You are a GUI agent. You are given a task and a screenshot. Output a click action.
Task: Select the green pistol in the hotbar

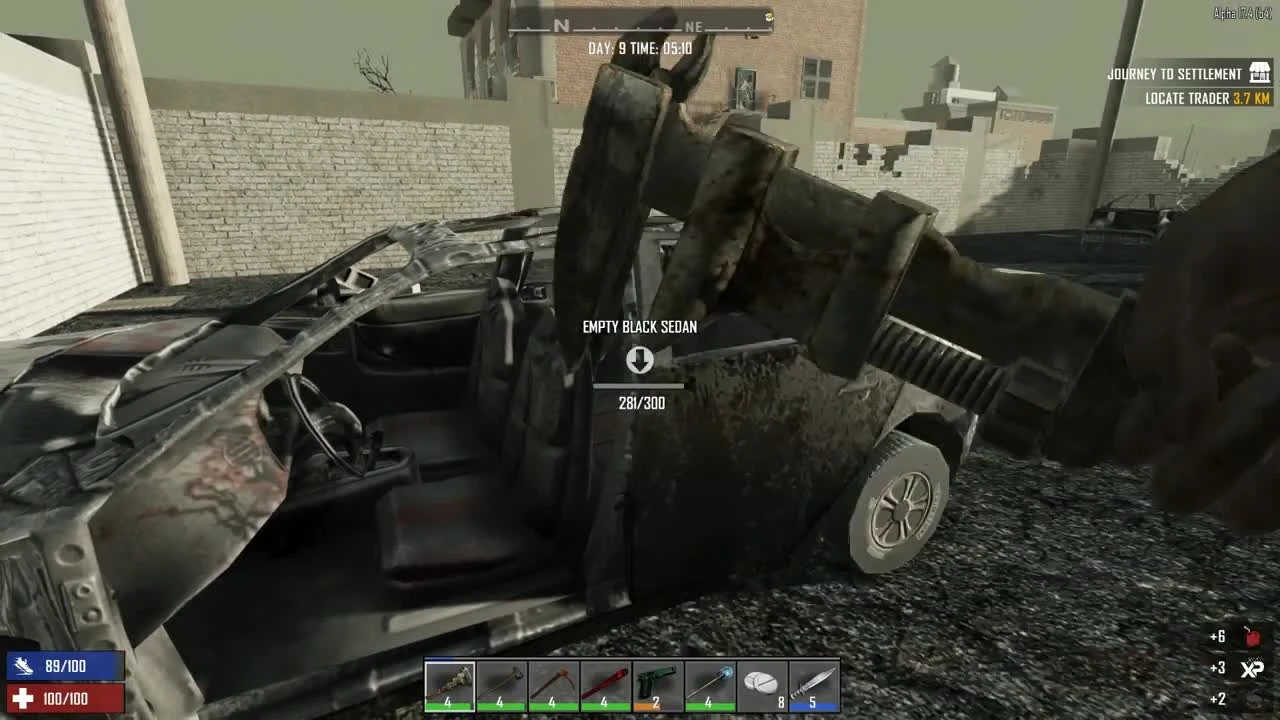point(657,685)
